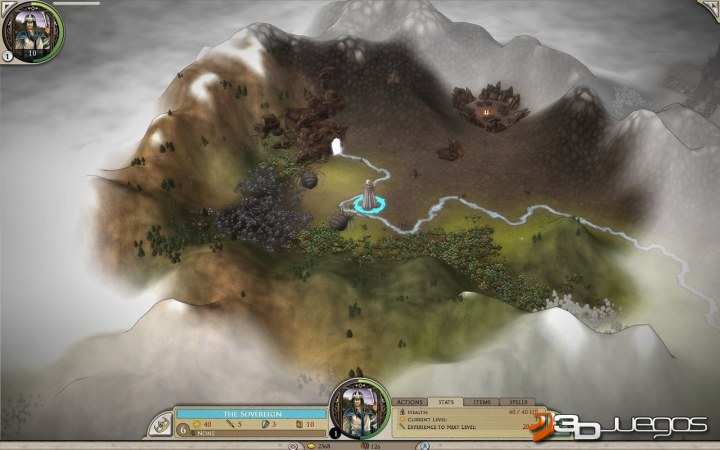Click the winged helmet icon beside unit panel
This screenshot has width=720, height=450.
pos(160,424)
